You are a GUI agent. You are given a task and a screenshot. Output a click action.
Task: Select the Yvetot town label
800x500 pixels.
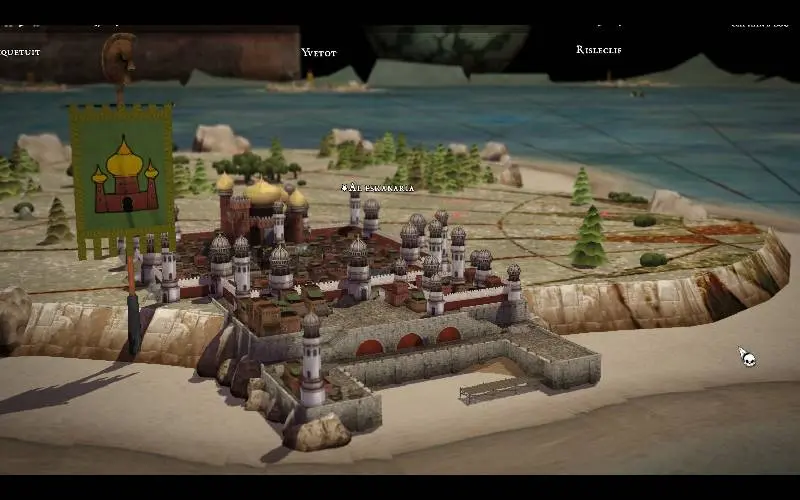[320, 52]
